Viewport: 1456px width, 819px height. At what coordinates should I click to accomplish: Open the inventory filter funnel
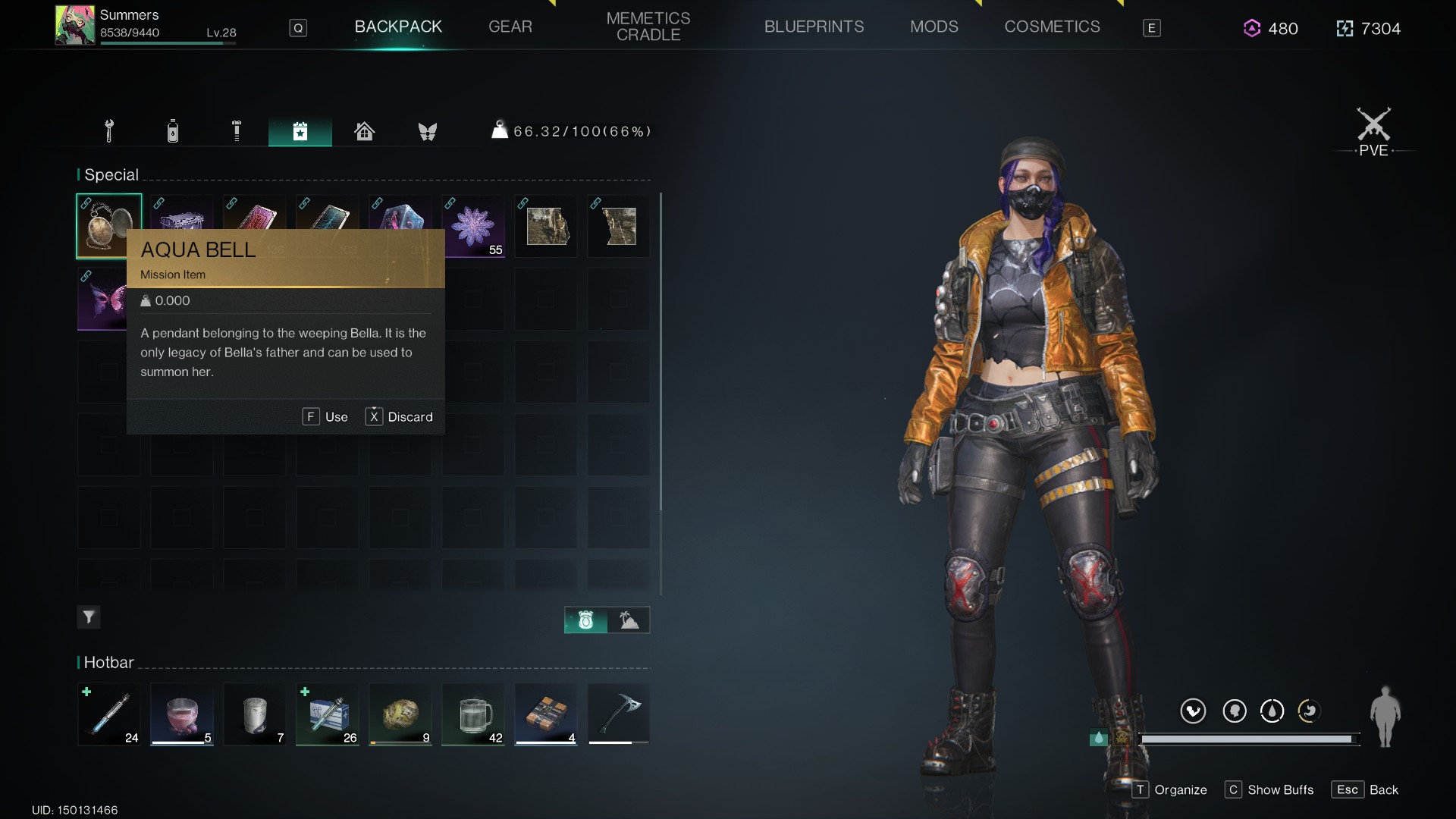coord(89,617)
